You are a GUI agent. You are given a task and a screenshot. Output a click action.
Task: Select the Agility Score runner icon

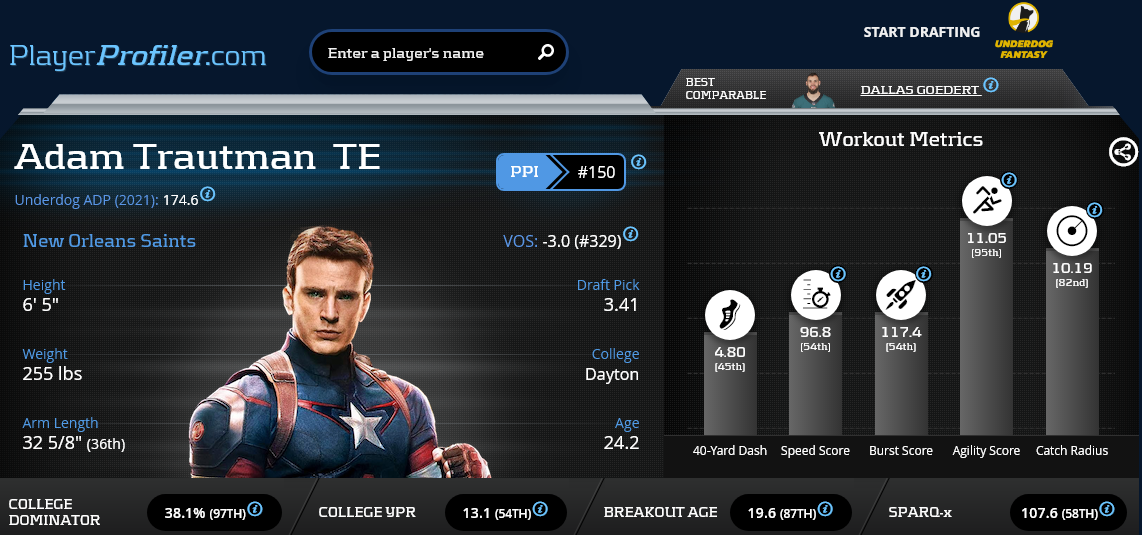tap(986, 201)
